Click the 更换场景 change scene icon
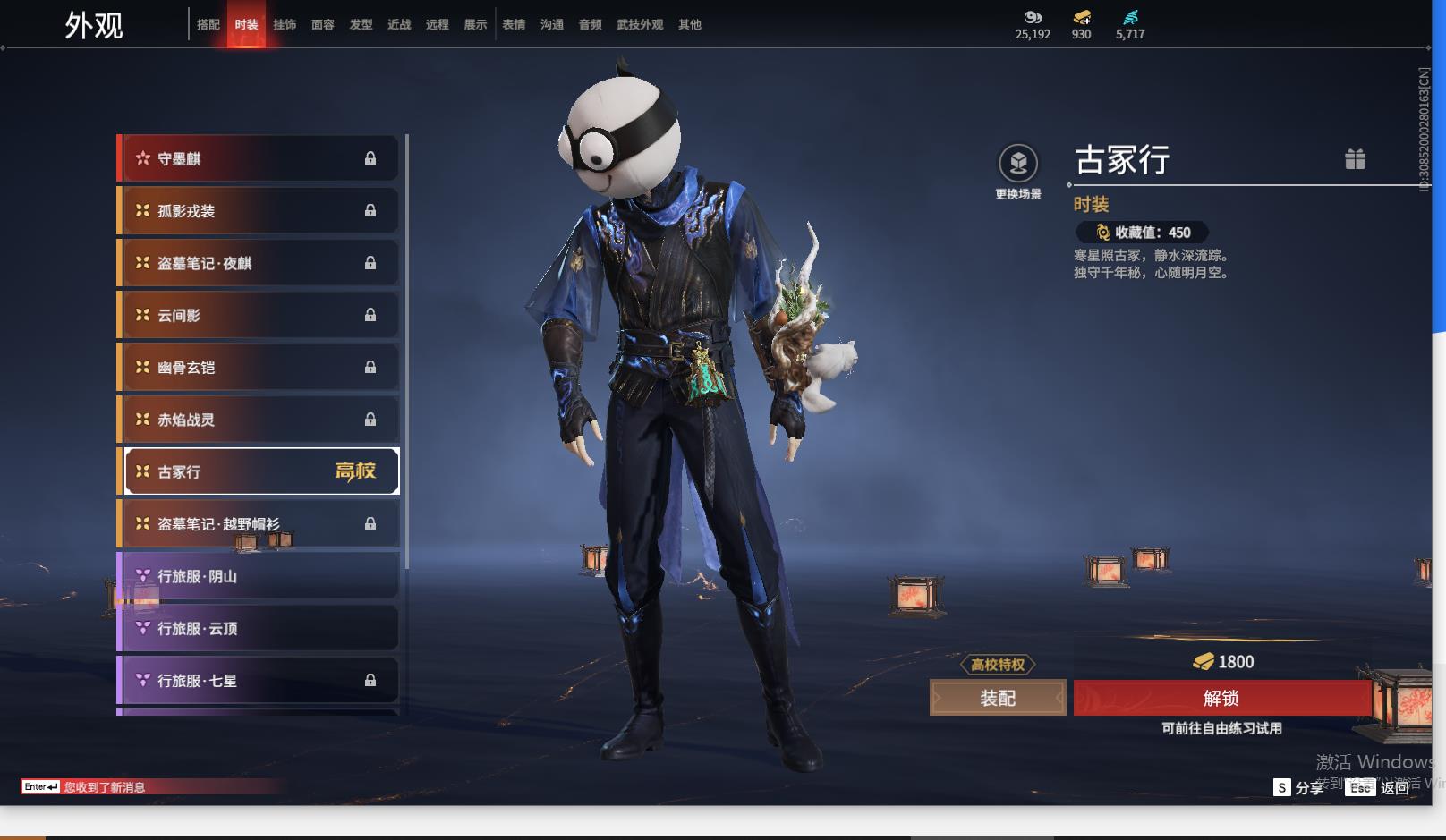The width and height of the screenshot is (1446, 840). pyautogui.click(x=1018, y=164)
